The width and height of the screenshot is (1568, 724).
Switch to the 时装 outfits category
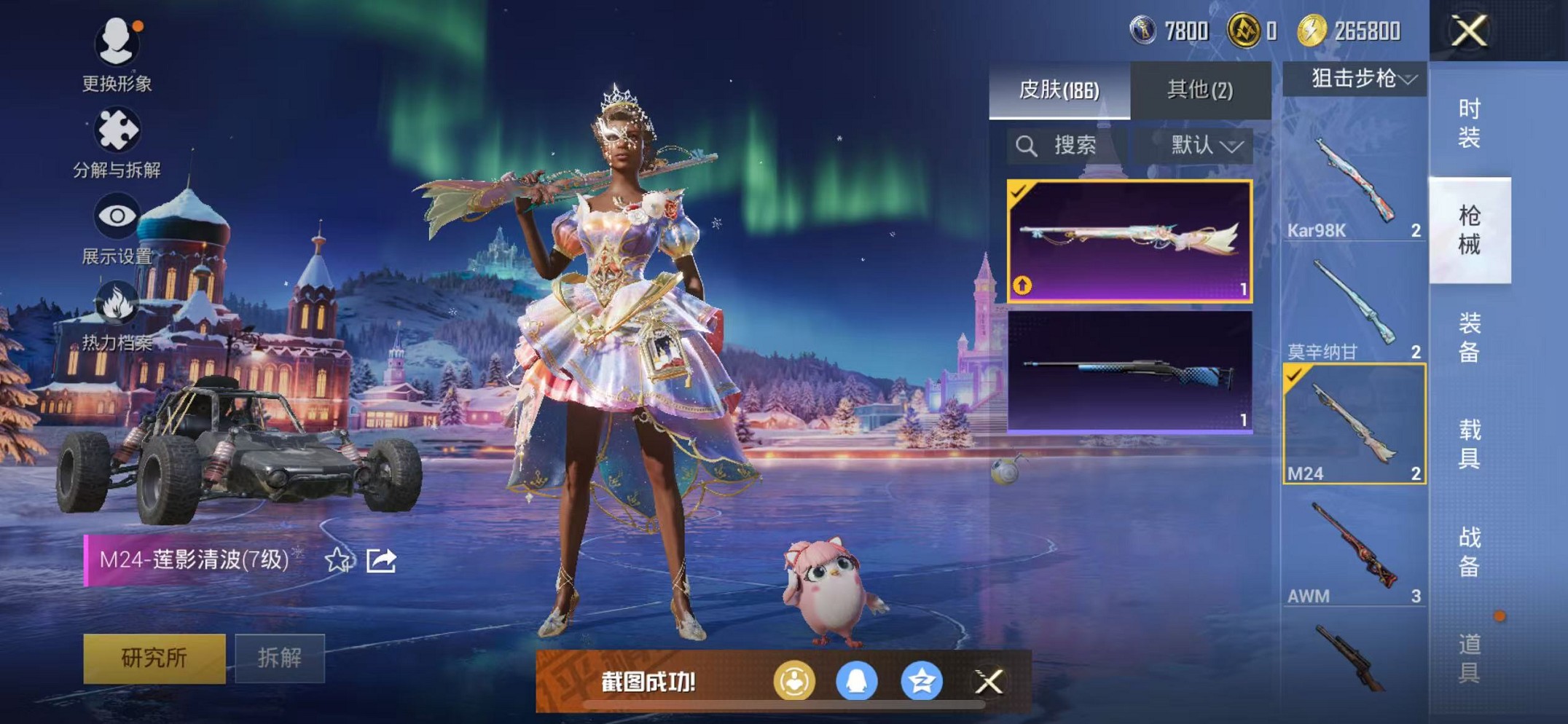pyautogui.click(x=1469, y=123)
